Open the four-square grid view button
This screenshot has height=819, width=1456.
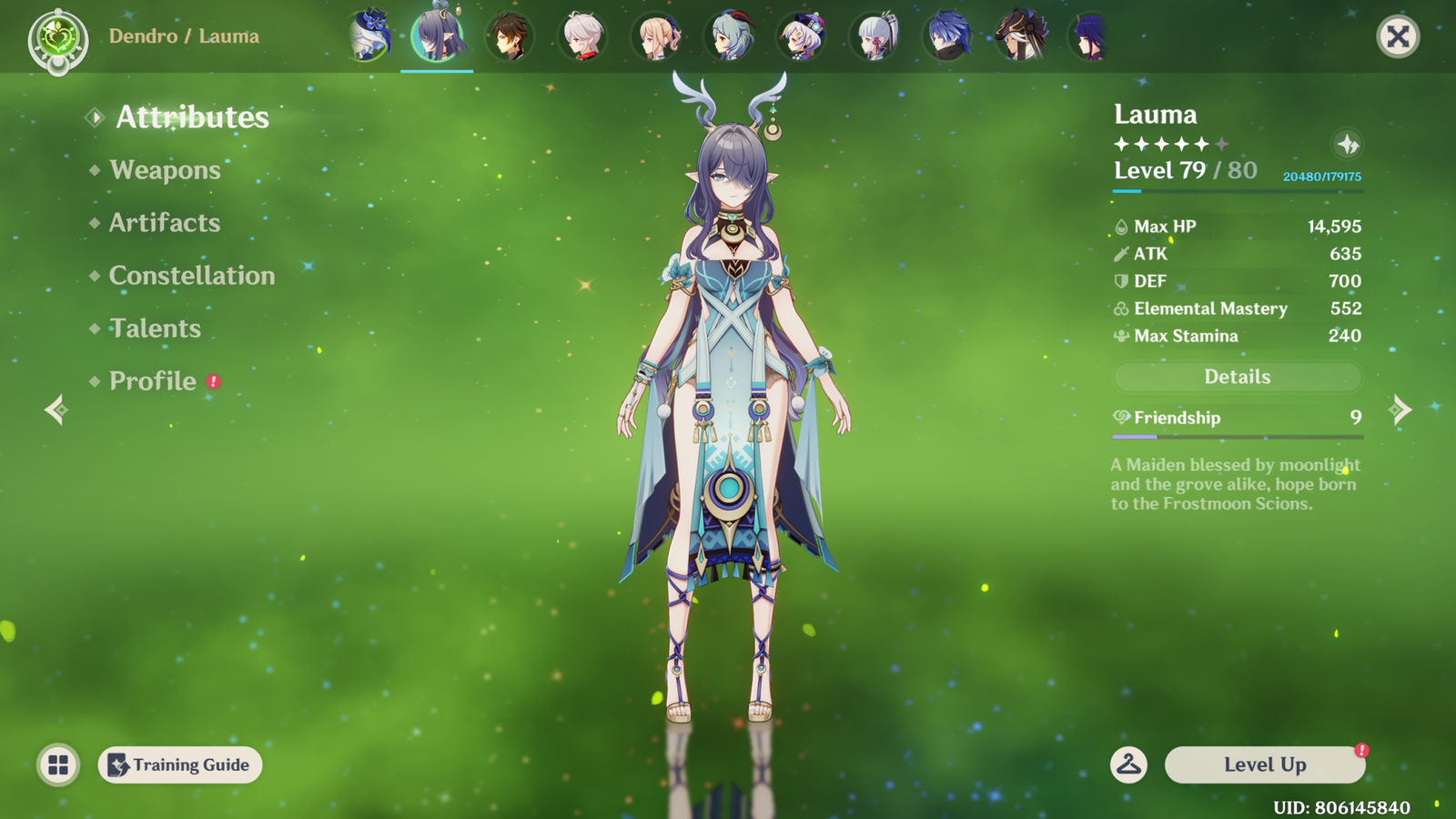tap(58, 765)
